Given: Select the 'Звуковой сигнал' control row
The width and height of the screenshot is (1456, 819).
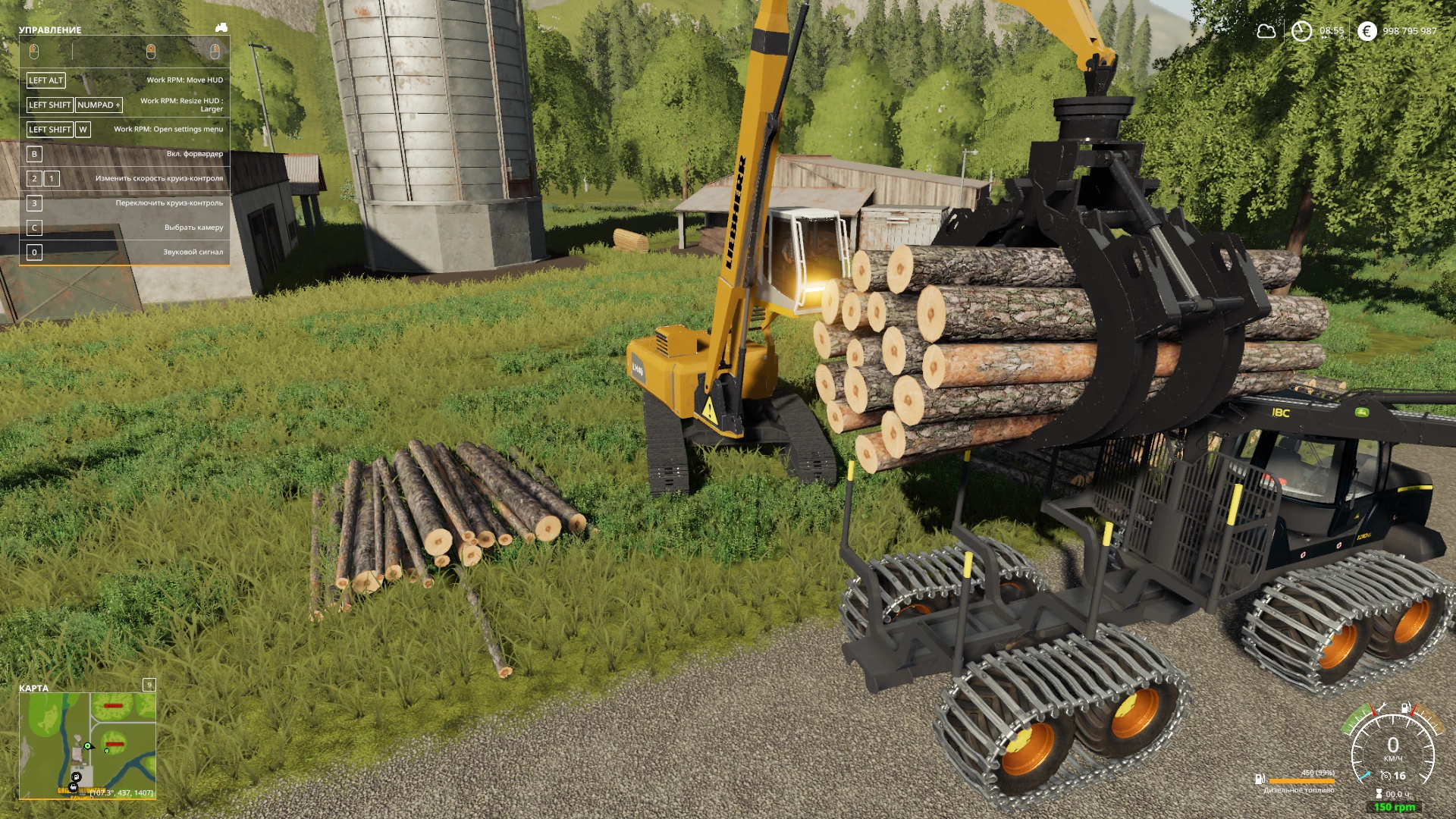Looking at the screenshot, I should [x=125, y=252].
